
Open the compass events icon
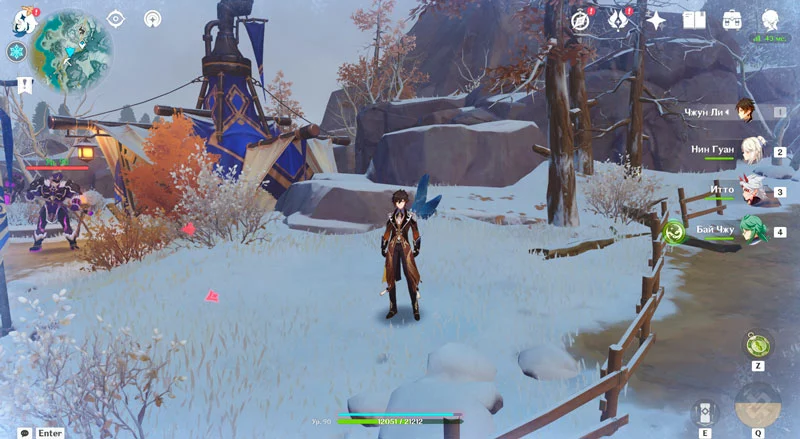tap(581, 20)
